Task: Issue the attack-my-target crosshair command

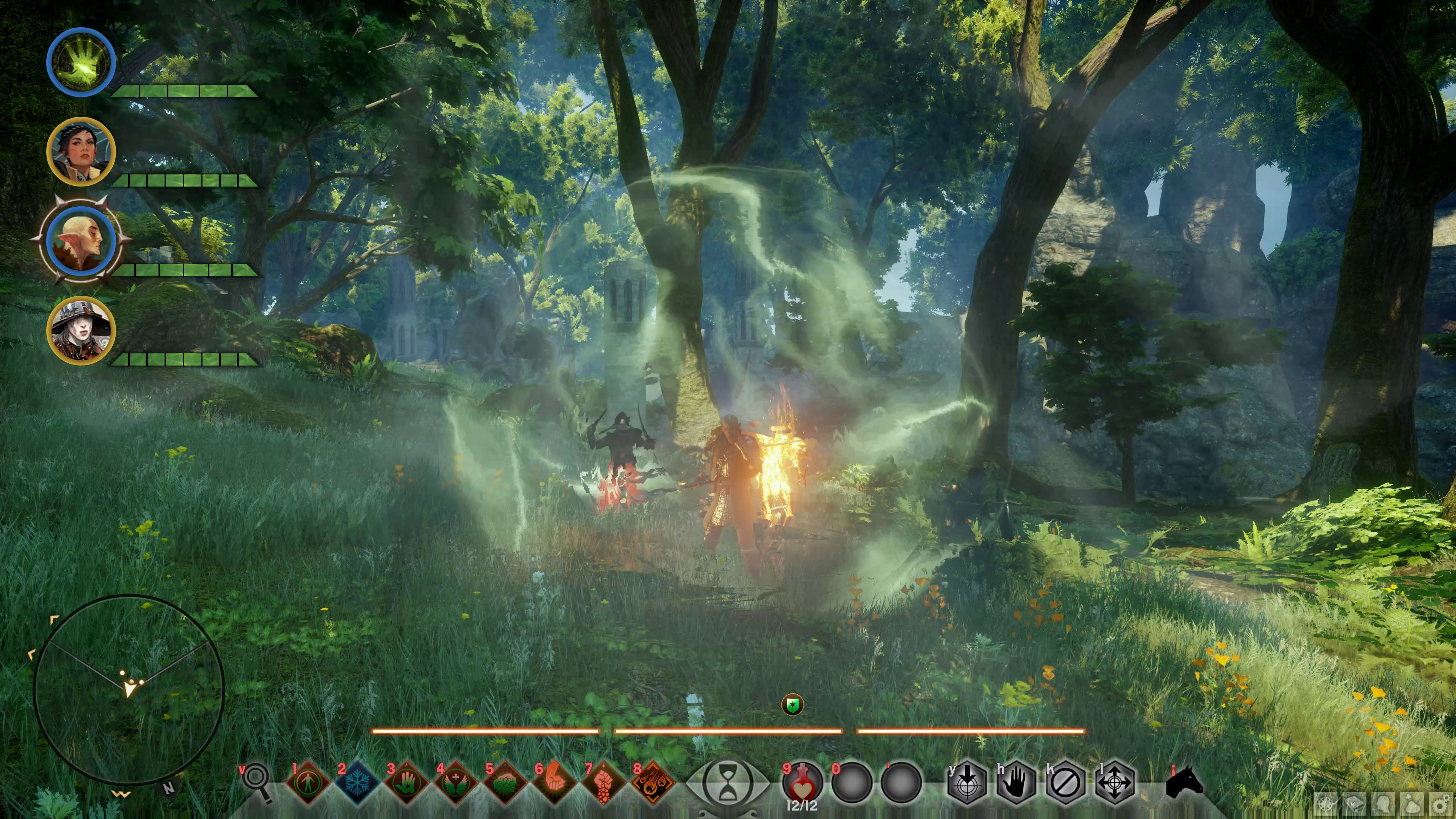Action: point(966,783)
